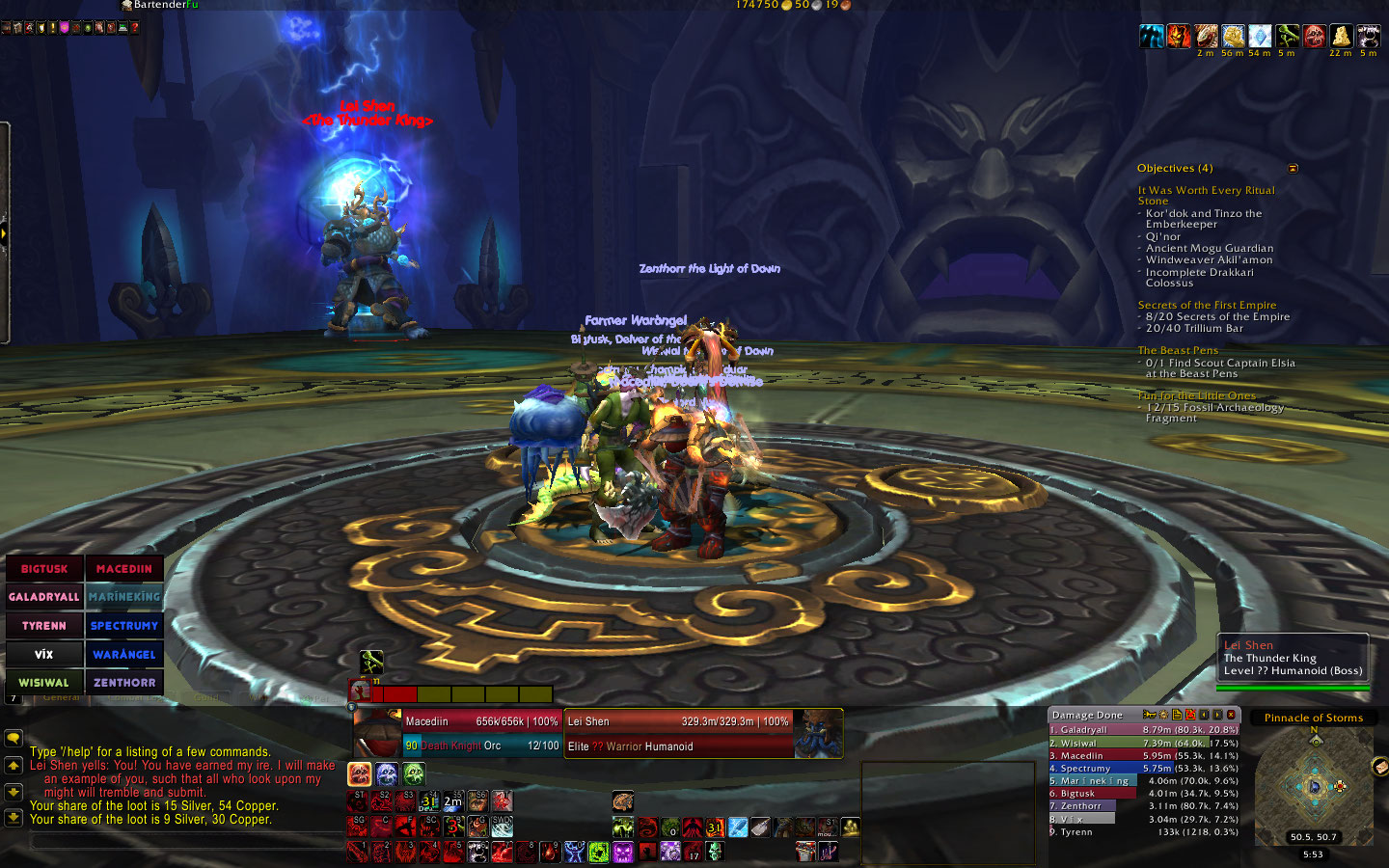This screenshot has height=868, width=1389.
Task: Switch to the green Unholy Presence icon
Action: point(414,773)
